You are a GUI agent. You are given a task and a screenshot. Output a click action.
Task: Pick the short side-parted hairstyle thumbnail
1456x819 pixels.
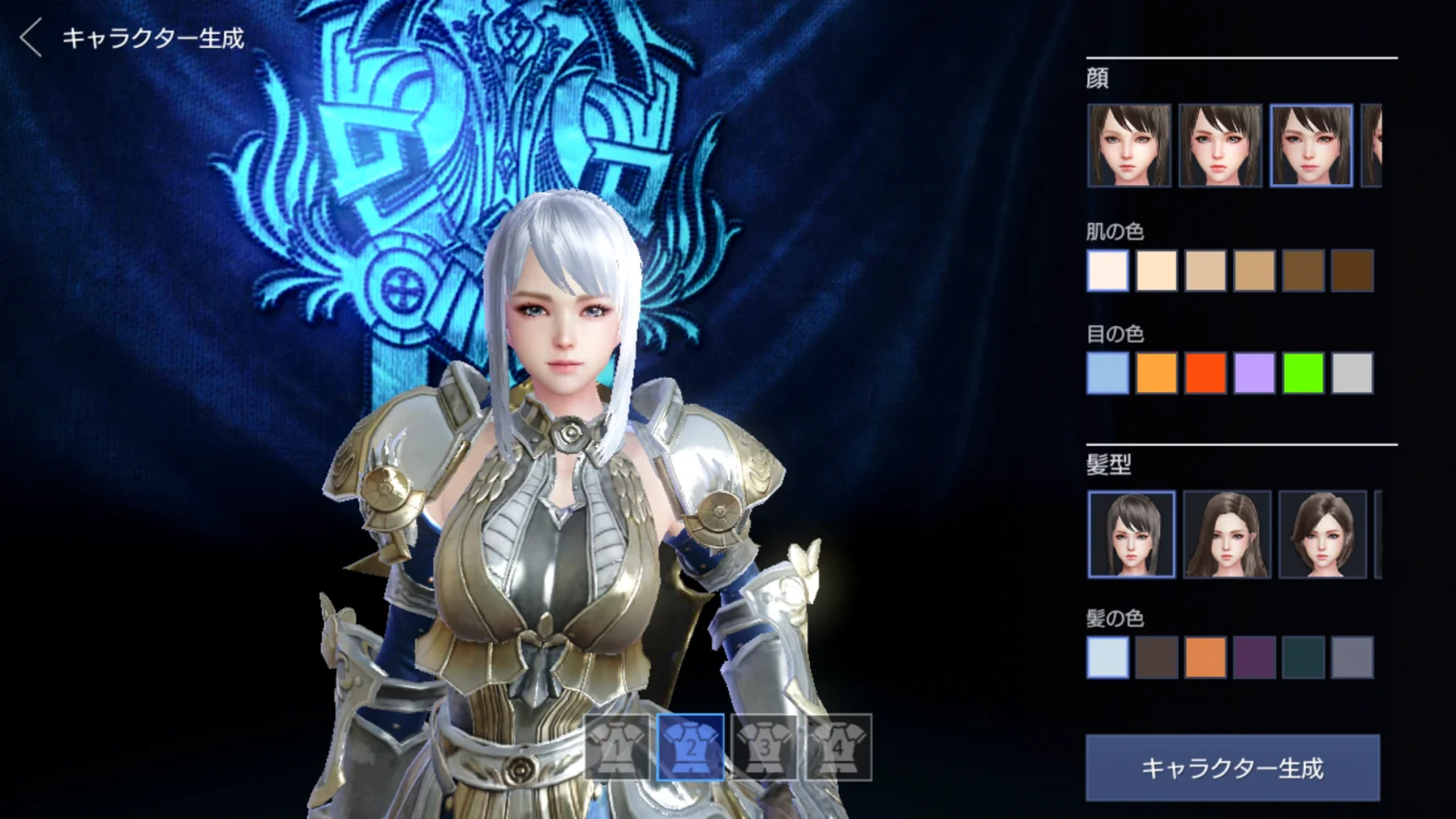pos(1322,534)
